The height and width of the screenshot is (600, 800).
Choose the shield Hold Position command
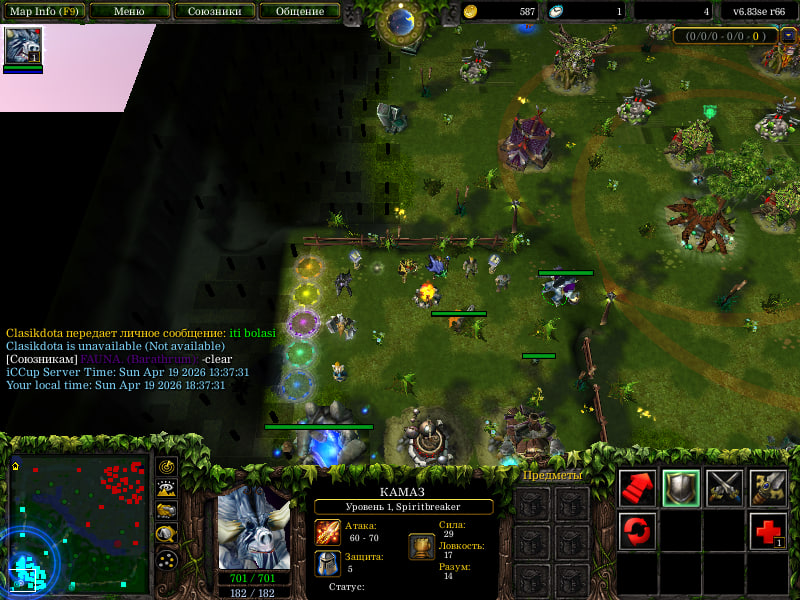[x=681, y=487]
